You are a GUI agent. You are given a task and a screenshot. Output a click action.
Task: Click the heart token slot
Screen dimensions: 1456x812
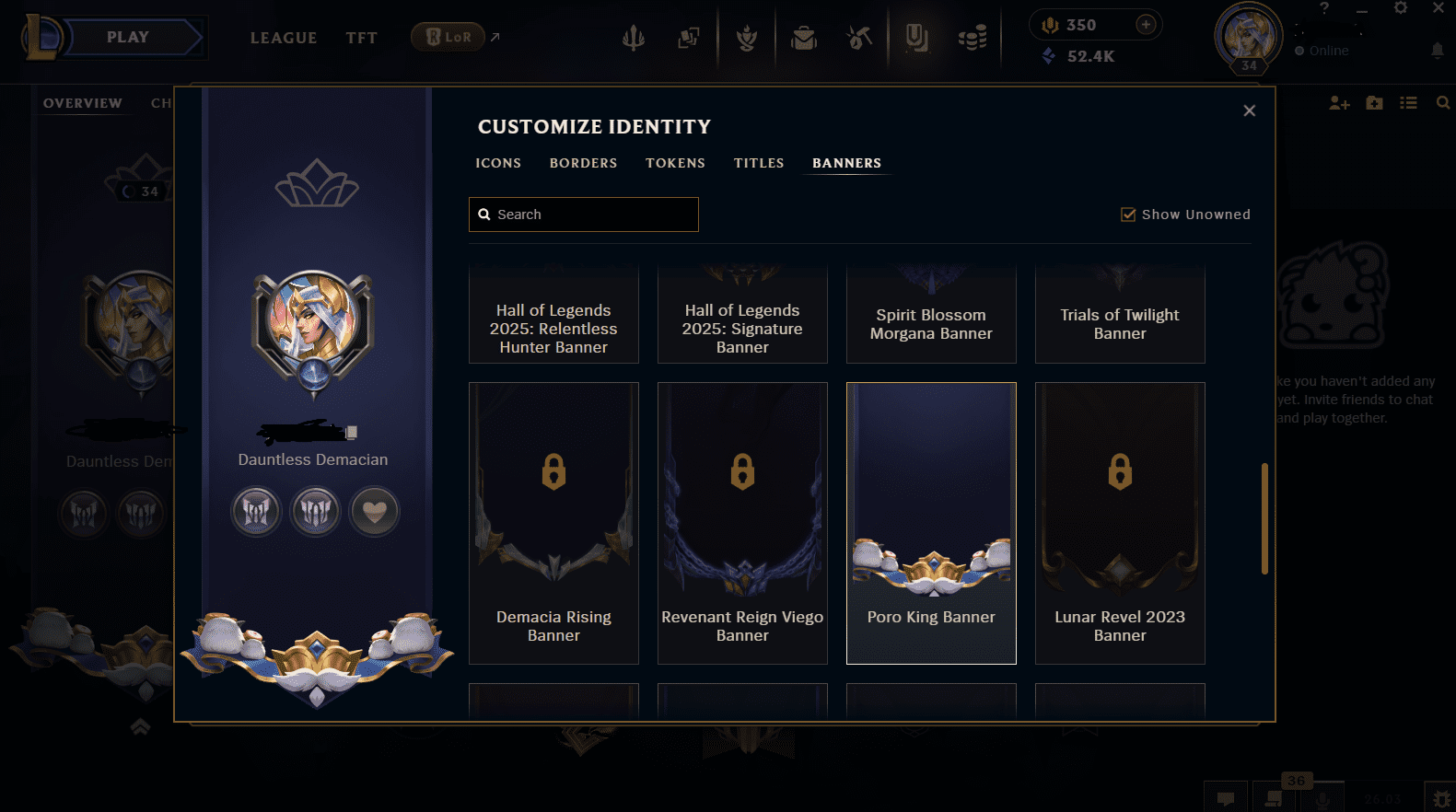click(x=374, y=512)
